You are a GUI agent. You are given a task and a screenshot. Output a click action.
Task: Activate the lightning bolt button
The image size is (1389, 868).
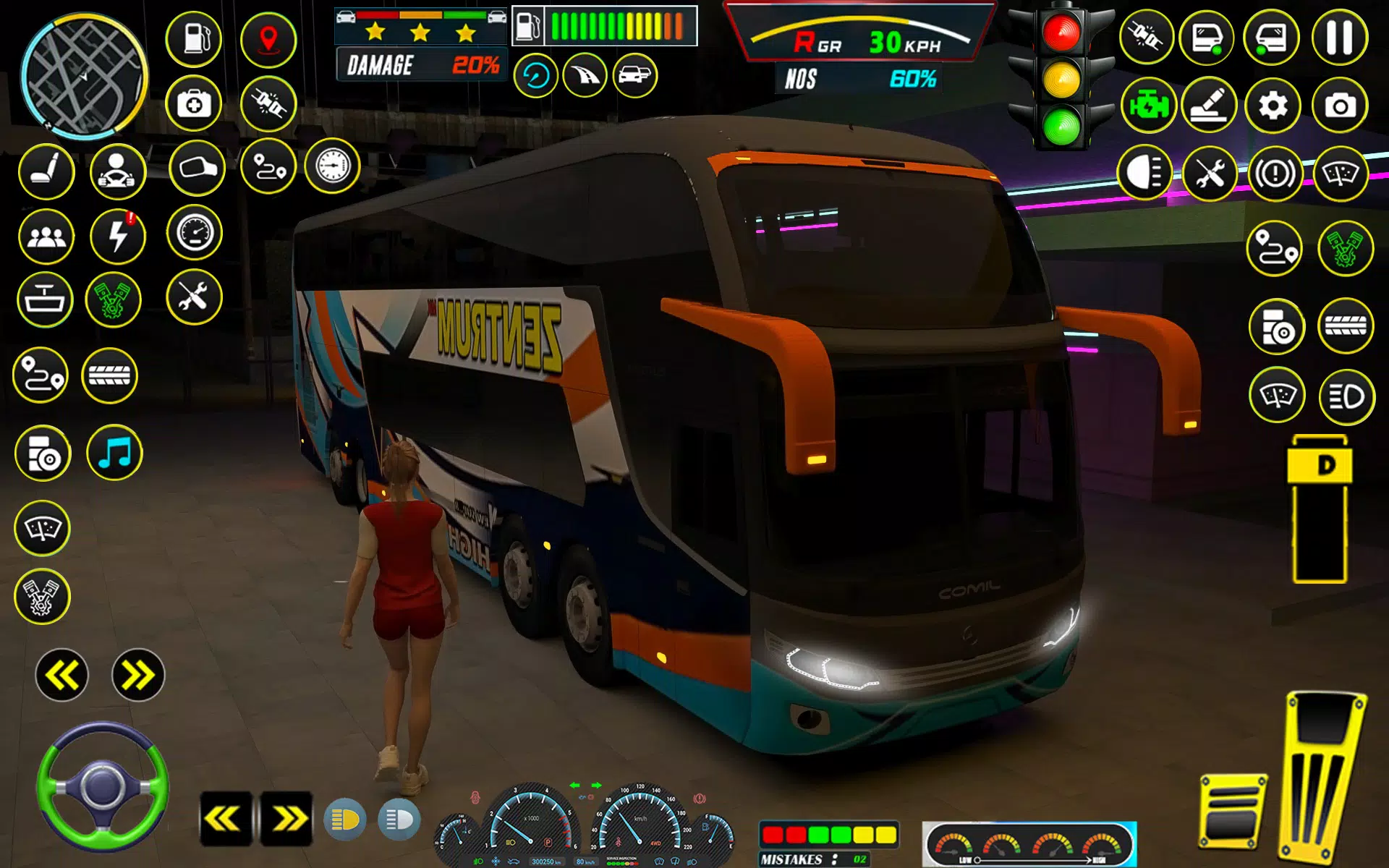click(117, 237)
